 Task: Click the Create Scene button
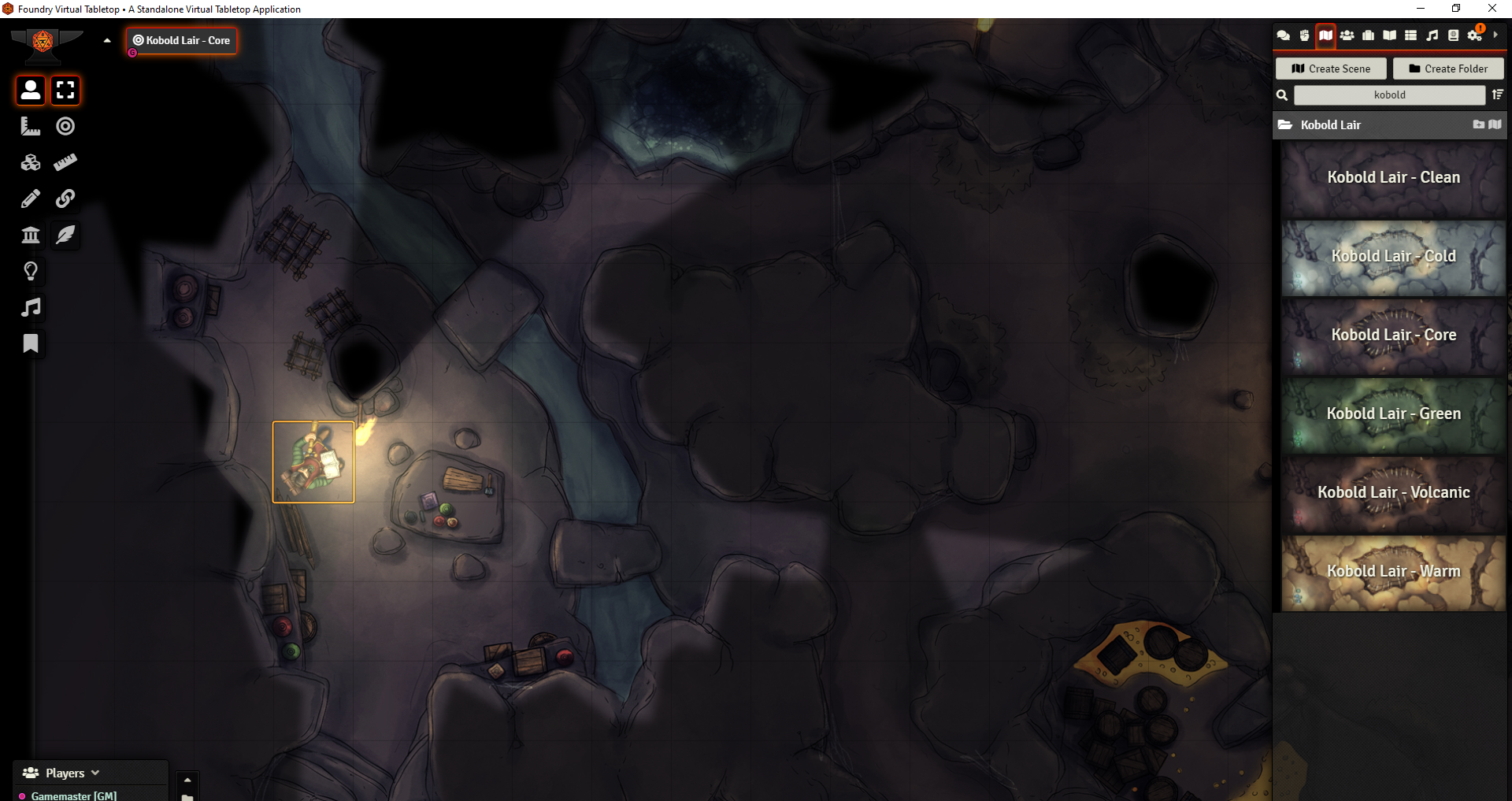(x=1330, y=69)
